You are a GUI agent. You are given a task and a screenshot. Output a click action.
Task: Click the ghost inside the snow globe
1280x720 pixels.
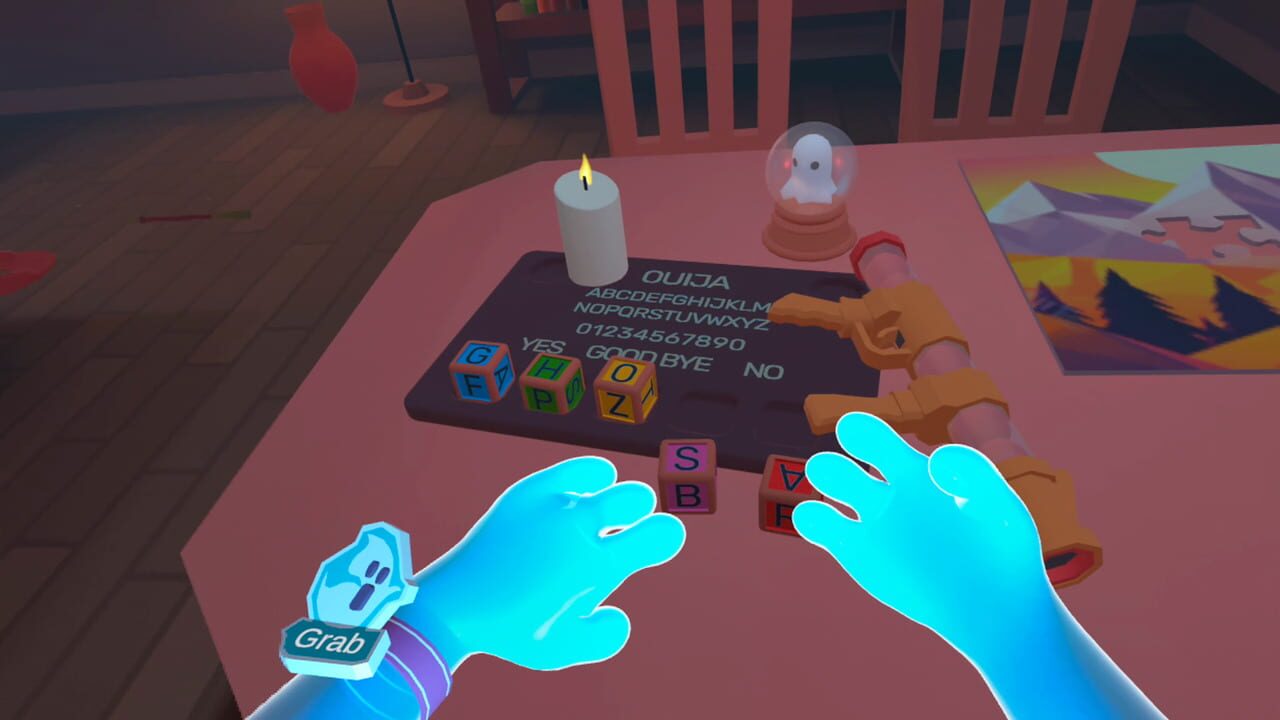tap(811, 169)
